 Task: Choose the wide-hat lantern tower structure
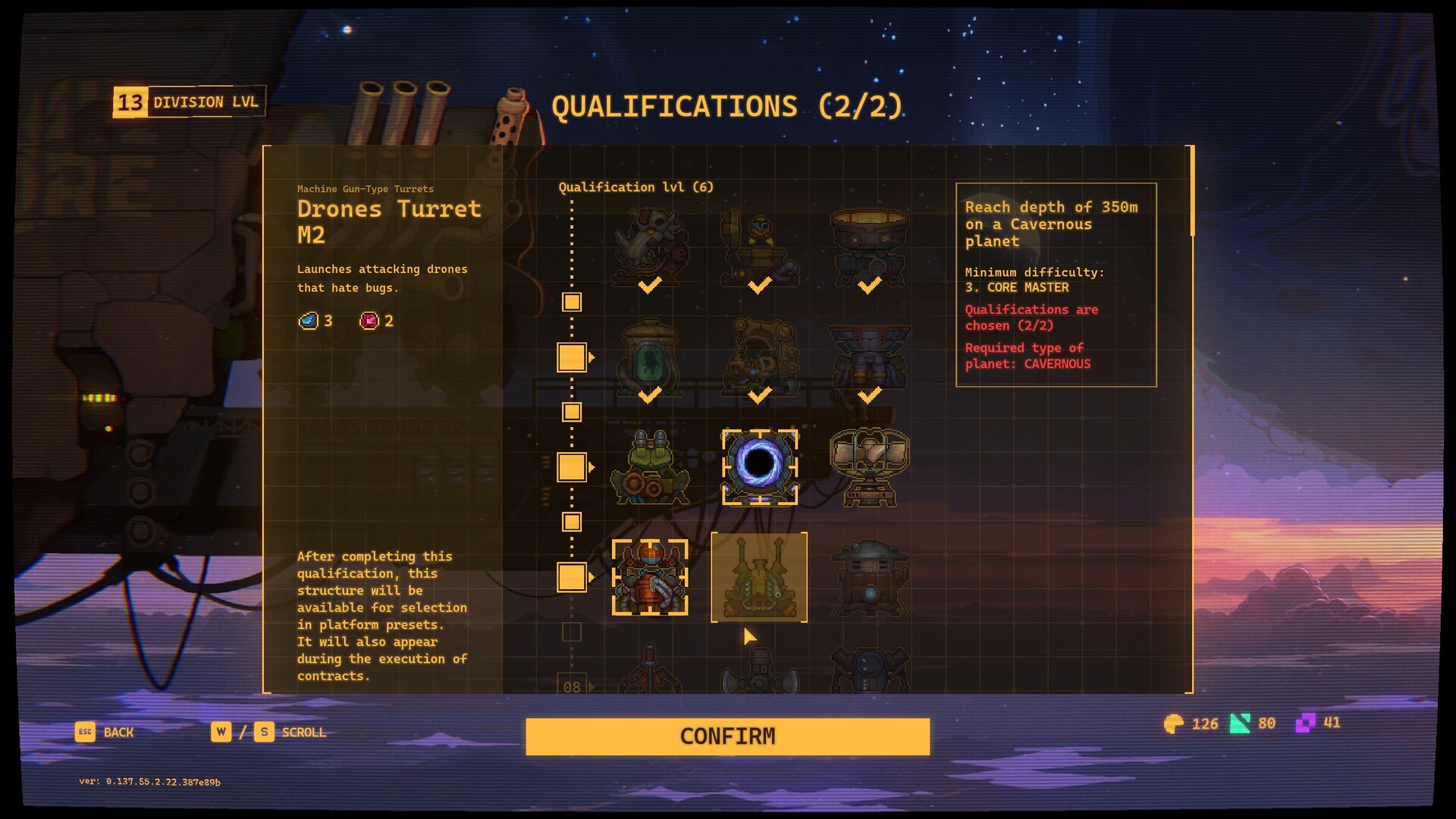point(869,578)
